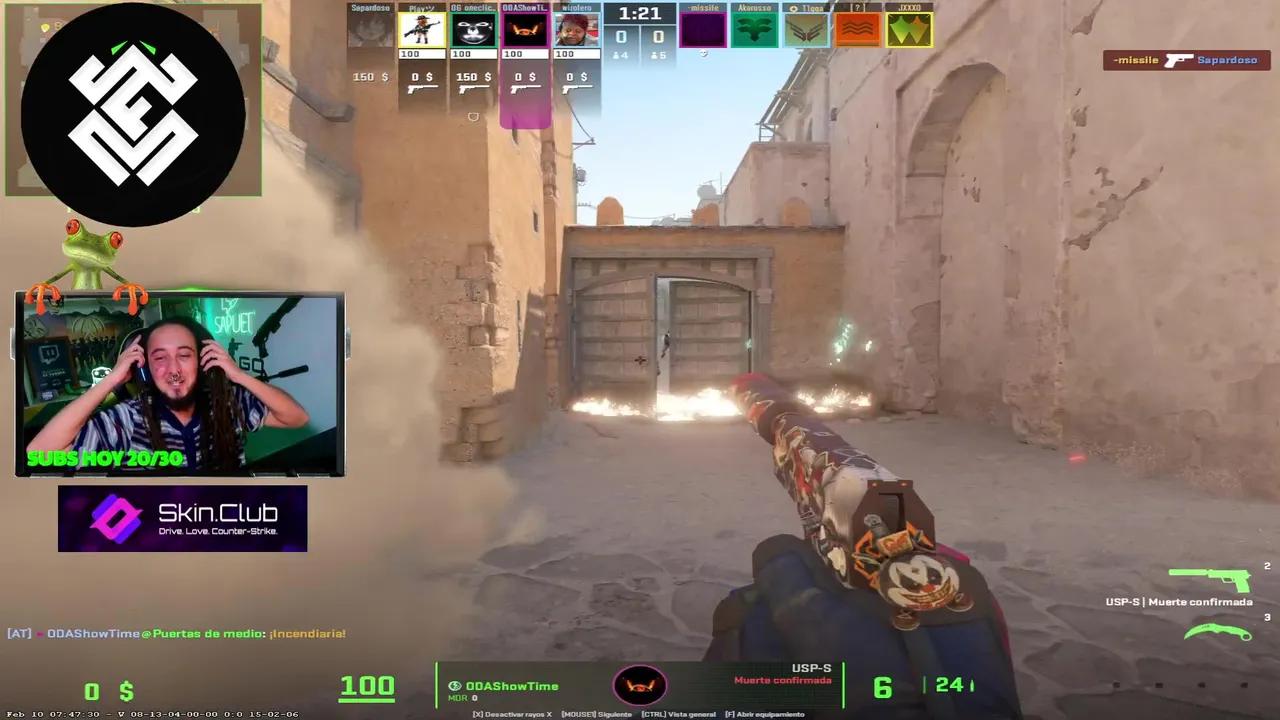
Task: Click ODAShowTime's flame emblem in the bottom bar
Action: tap(639, 685)
